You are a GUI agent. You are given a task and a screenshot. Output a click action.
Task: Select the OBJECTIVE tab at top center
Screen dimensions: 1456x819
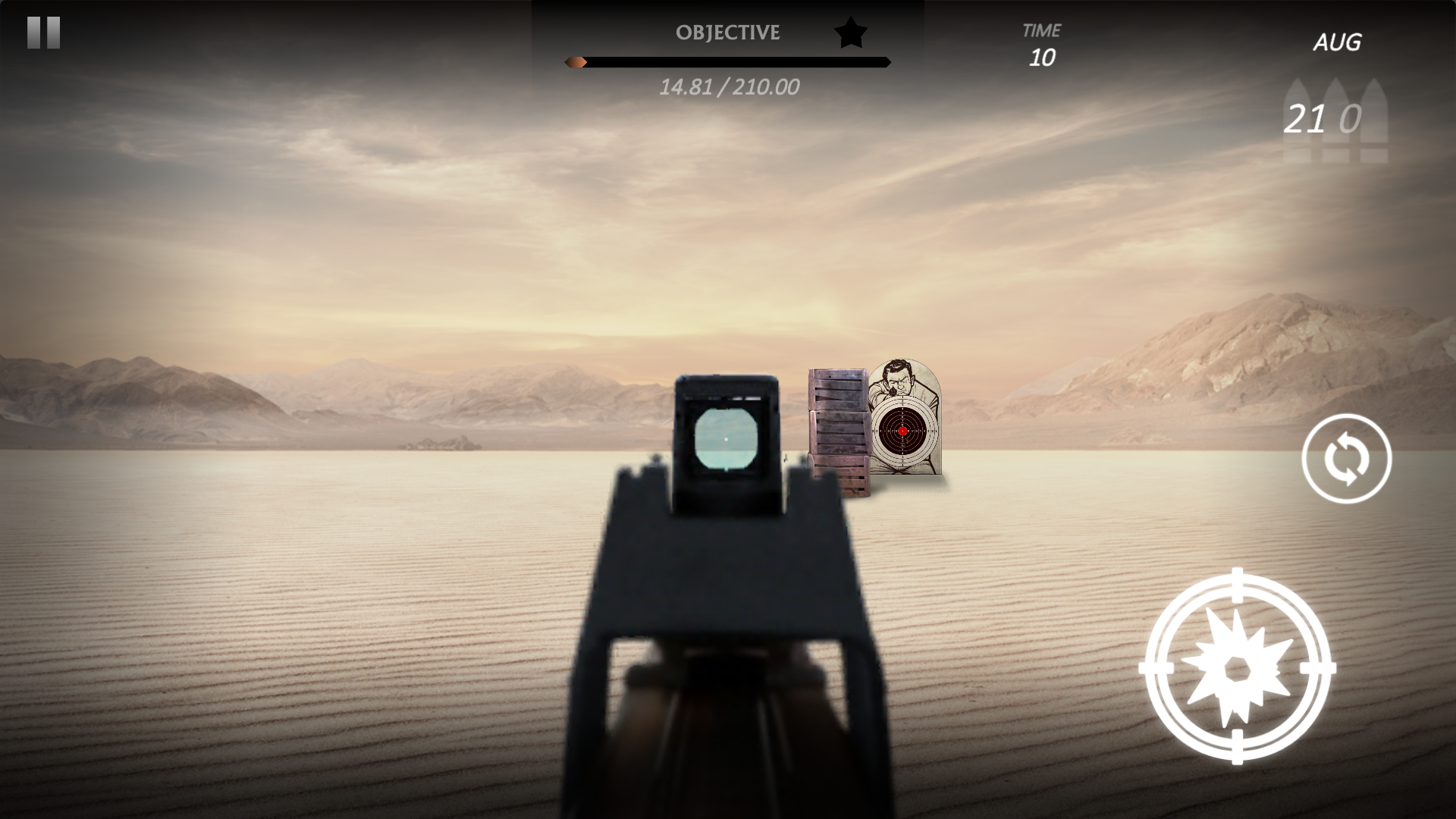pyautogui.click(x=727, y=33)
